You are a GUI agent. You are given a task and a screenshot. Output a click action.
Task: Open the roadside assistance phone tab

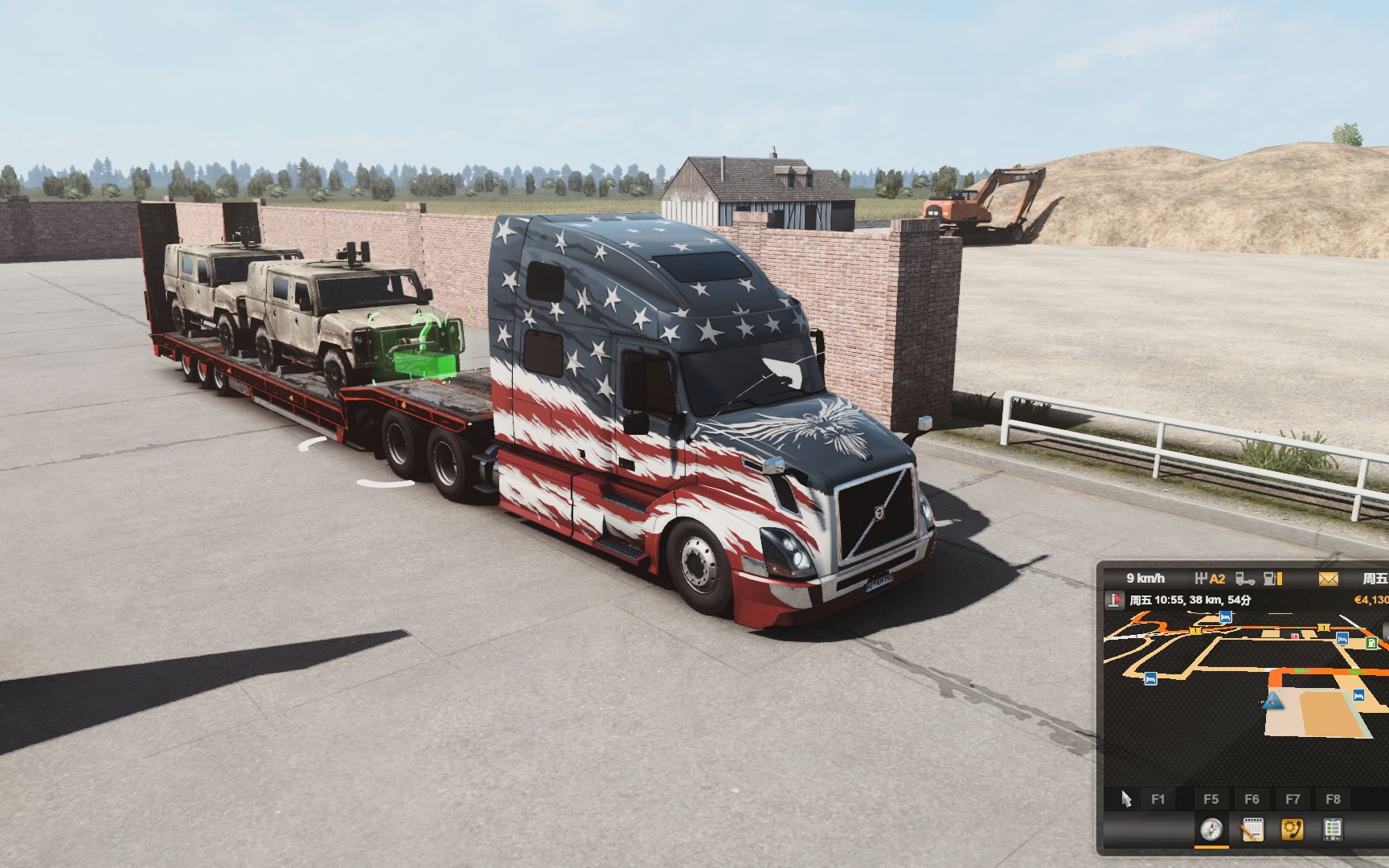pyautogui.click(x=1292, y=829)
